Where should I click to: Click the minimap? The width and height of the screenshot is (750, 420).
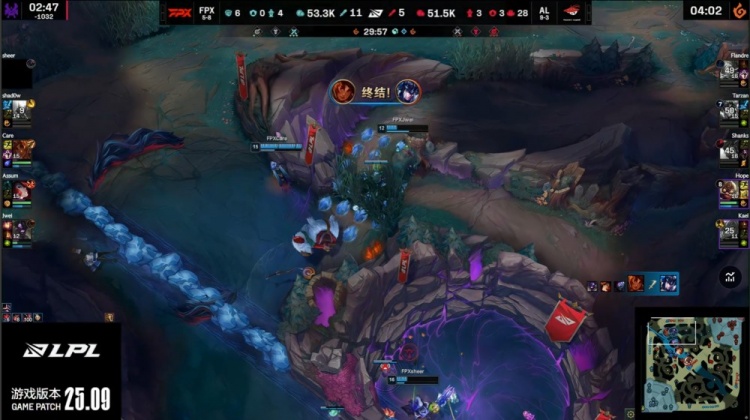pos(691,363)
